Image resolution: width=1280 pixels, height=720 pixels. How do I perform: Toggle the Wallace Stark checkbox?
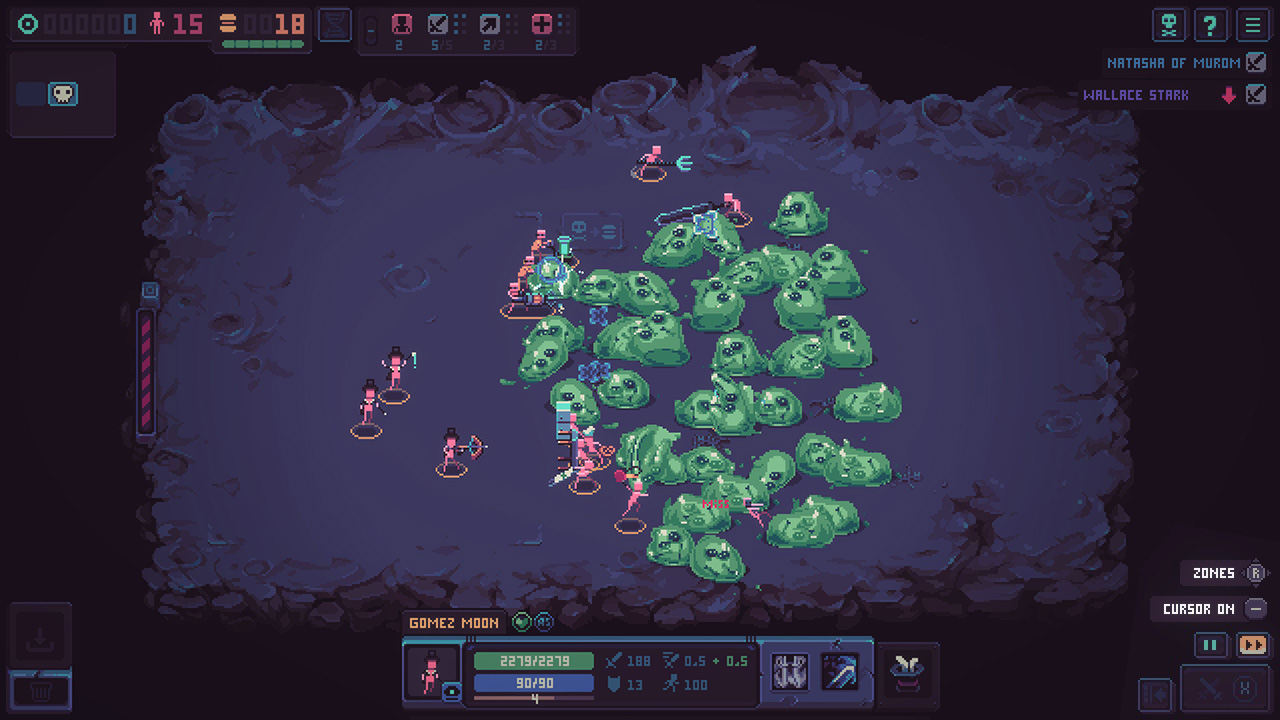click(x=1256, y=94)
